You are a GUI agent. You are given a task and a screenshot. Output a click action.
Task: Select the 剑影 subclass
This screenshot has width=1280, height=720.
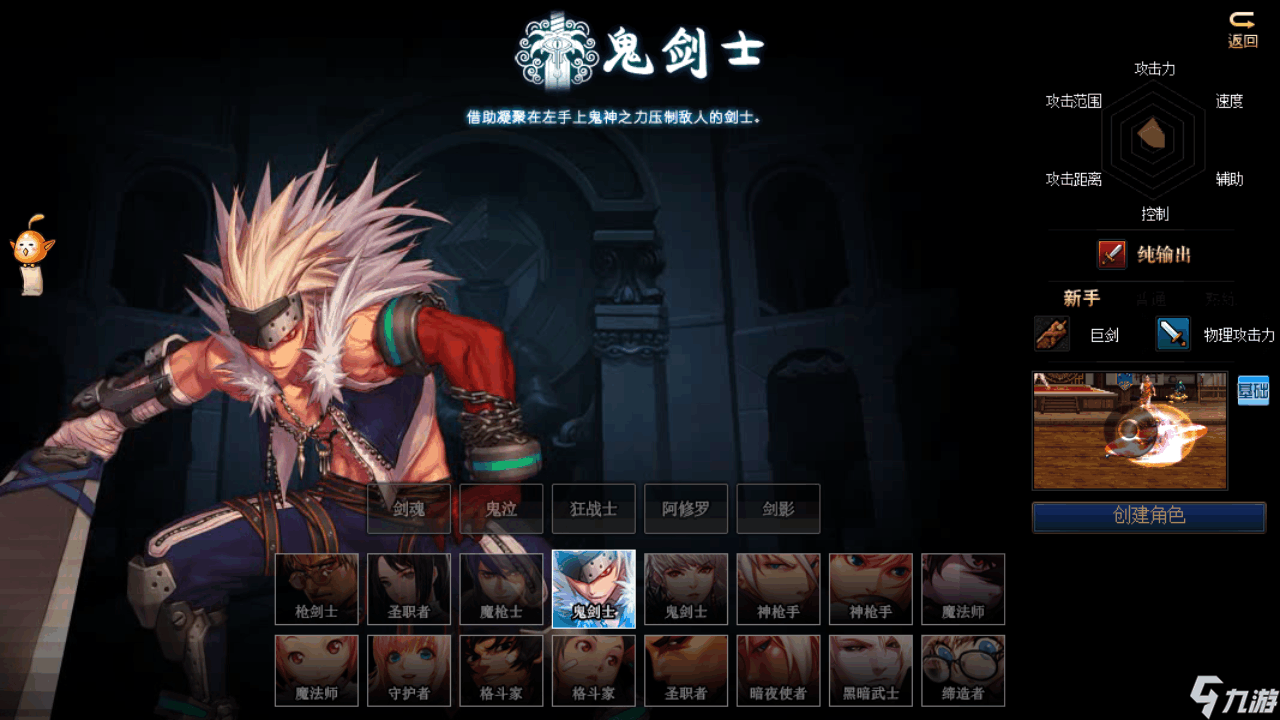click(x=778, y=509)
